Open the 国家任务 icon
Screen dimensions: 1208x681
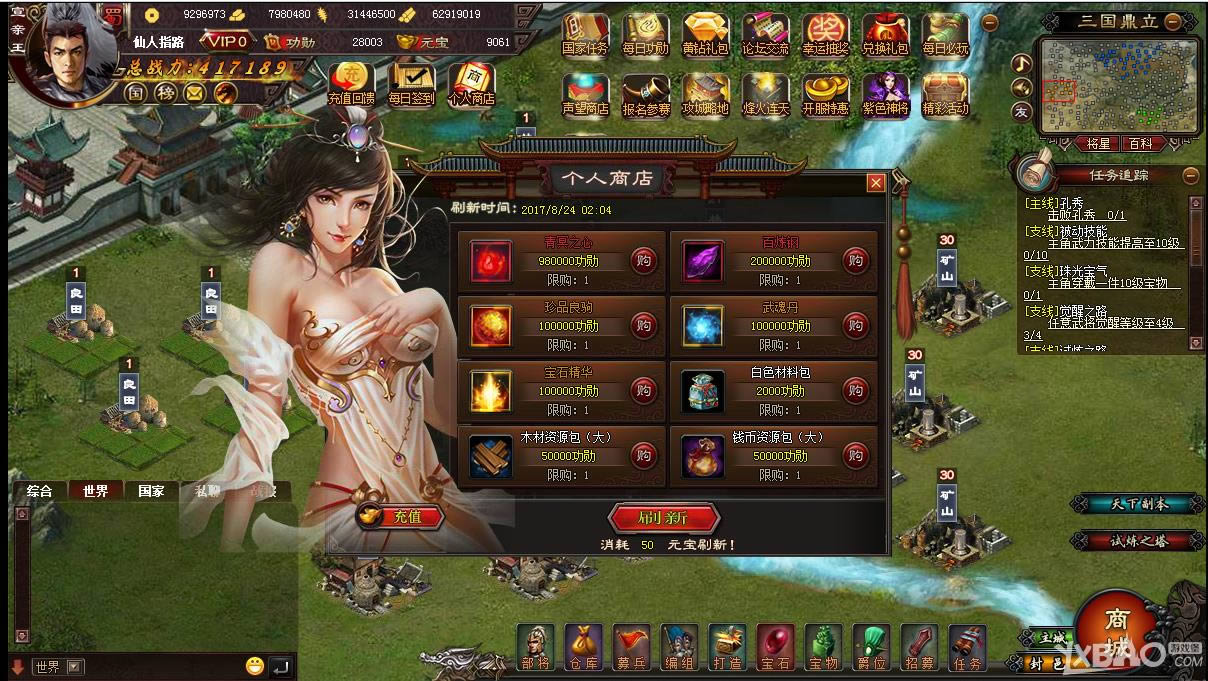(x=584, y=35)
